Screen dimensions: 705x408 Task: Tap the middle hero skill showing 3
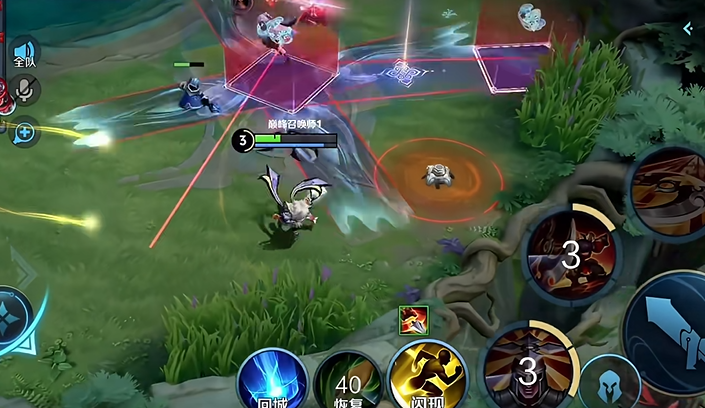(571, 253)
